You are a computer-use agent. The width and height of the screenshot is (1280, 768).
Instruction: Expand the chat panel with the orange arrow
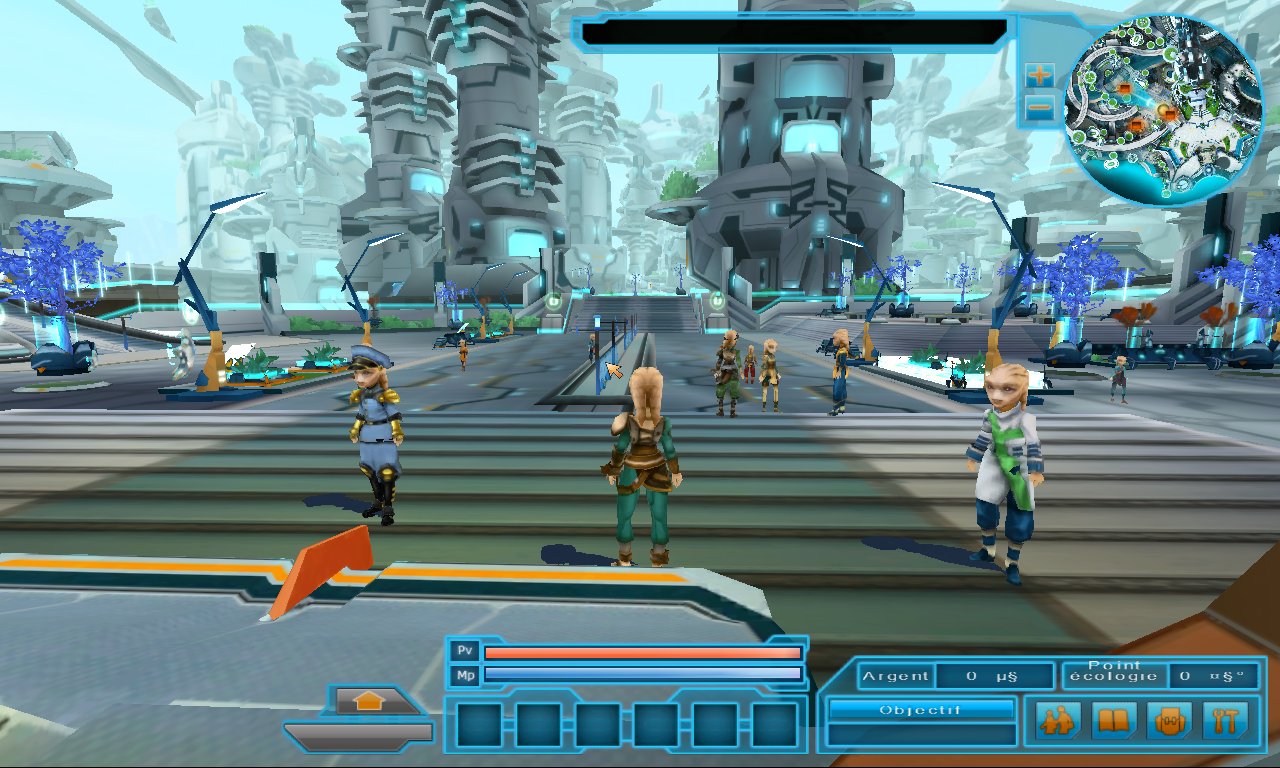click(369, 701)
